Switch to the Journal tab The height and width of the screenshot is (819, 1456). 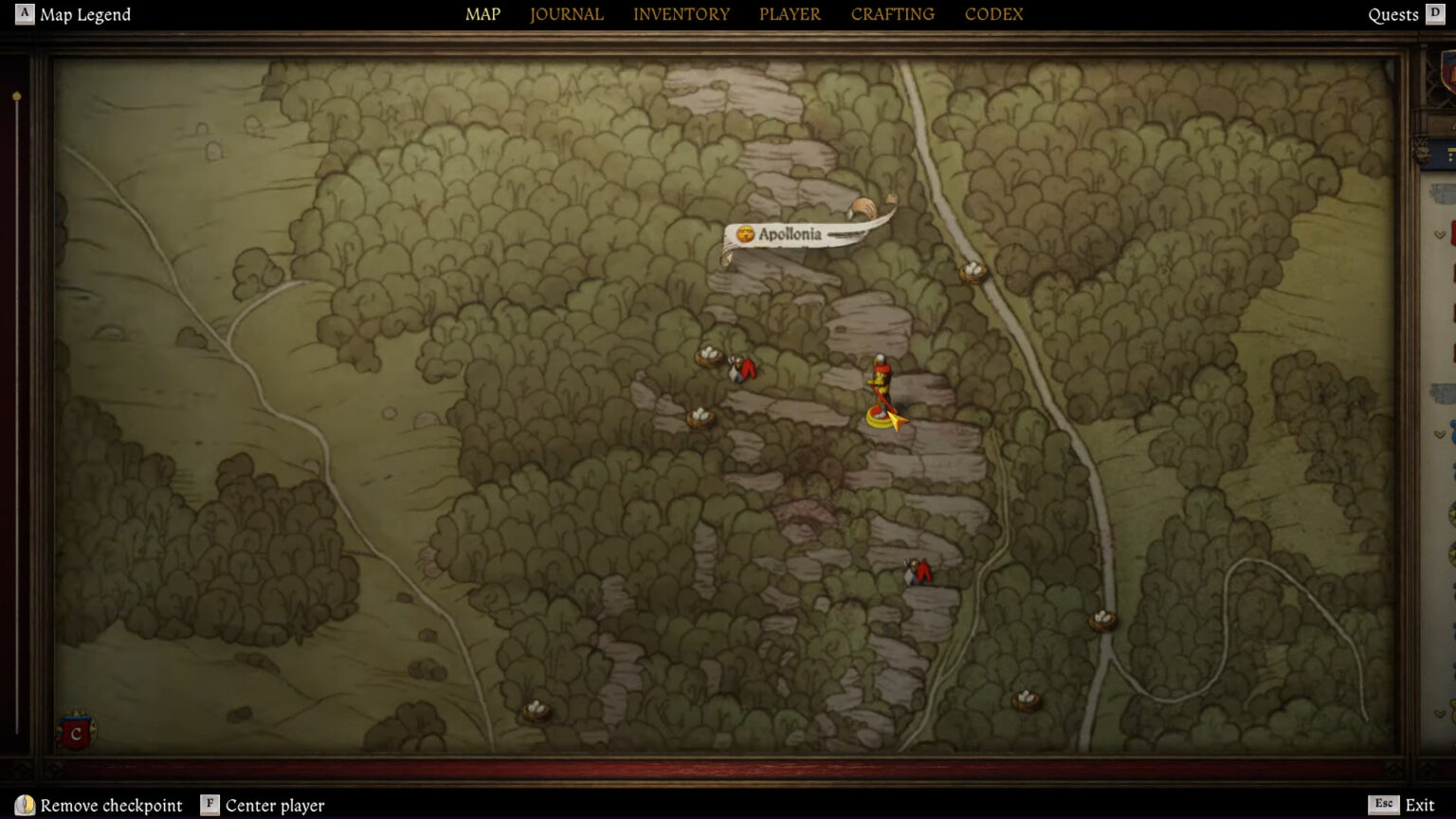566,14
